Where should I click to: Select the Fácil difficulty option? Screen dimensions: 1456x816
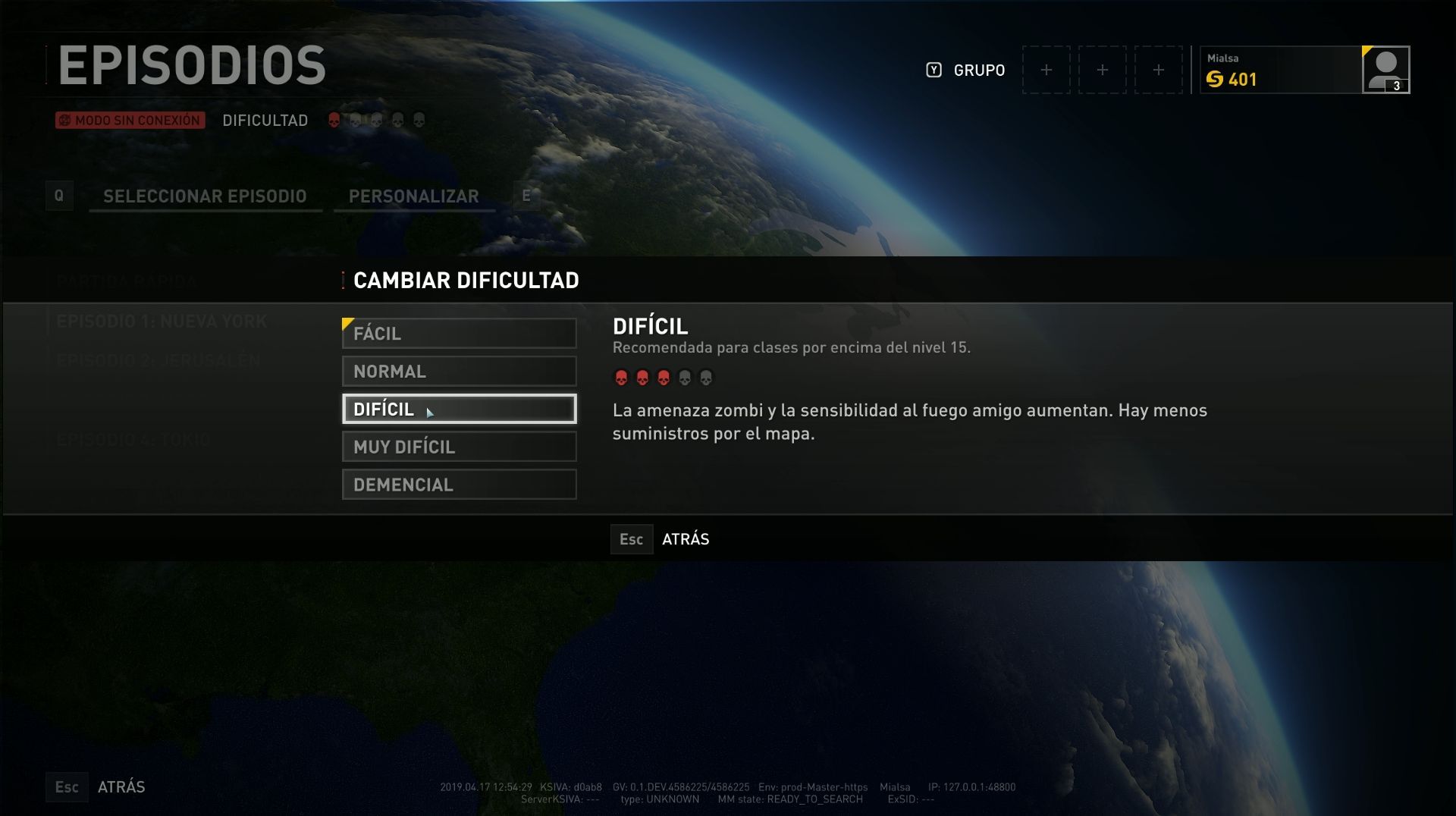(459, 334)
